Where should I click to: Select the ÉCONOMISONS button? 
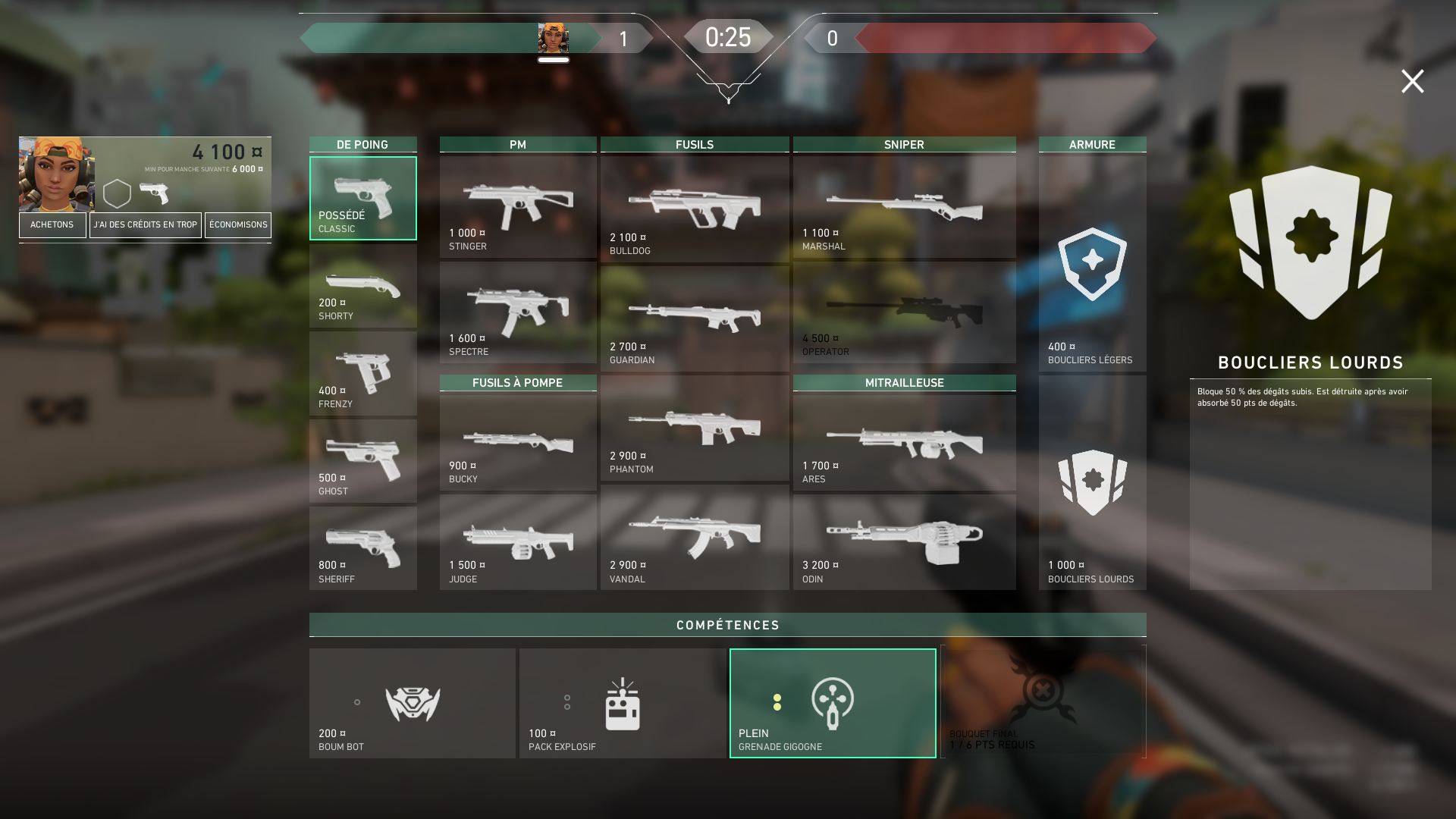(238, 225)
